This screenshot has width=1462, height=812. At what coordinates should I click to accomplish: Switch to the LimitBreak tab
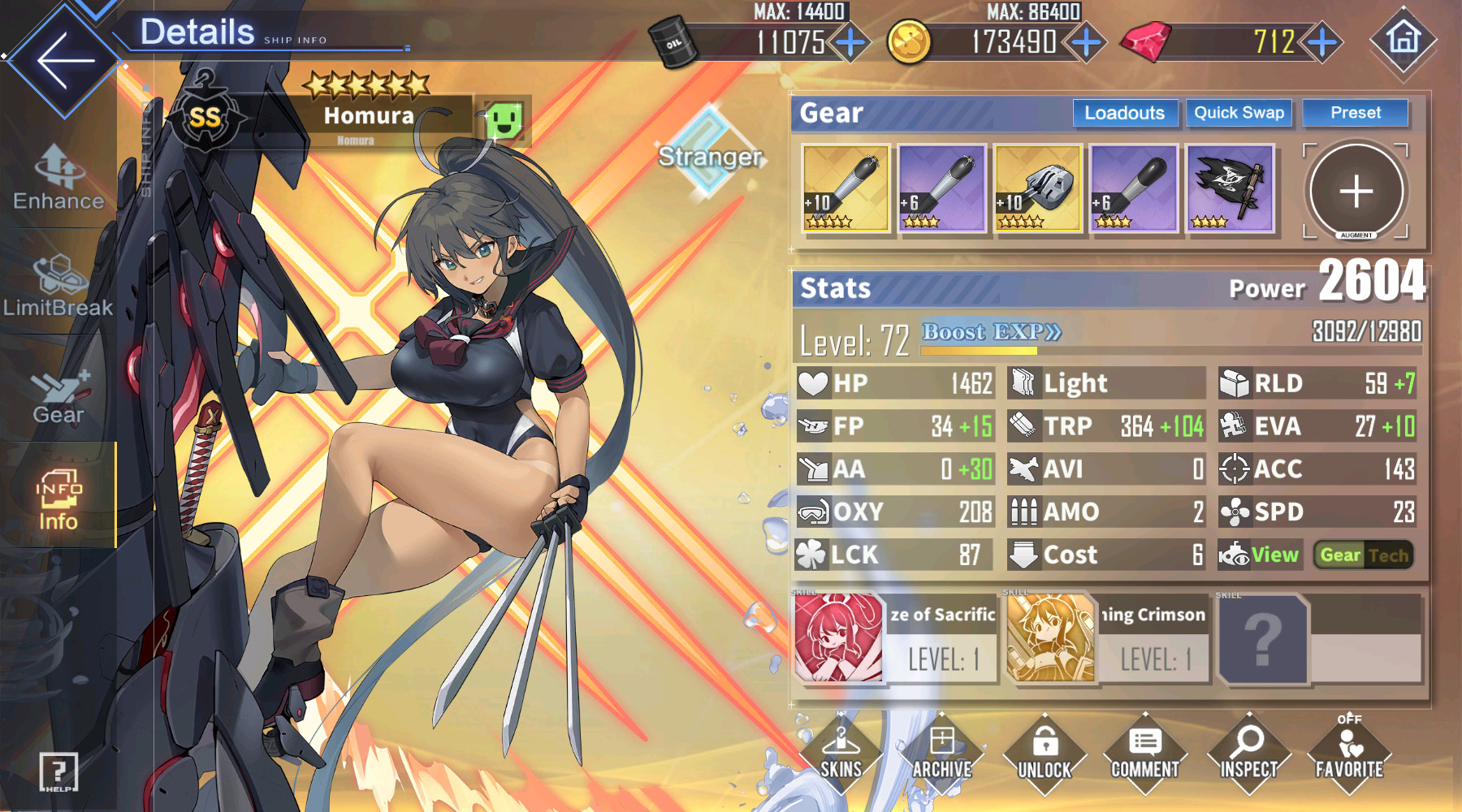click(x=58, y=286)
